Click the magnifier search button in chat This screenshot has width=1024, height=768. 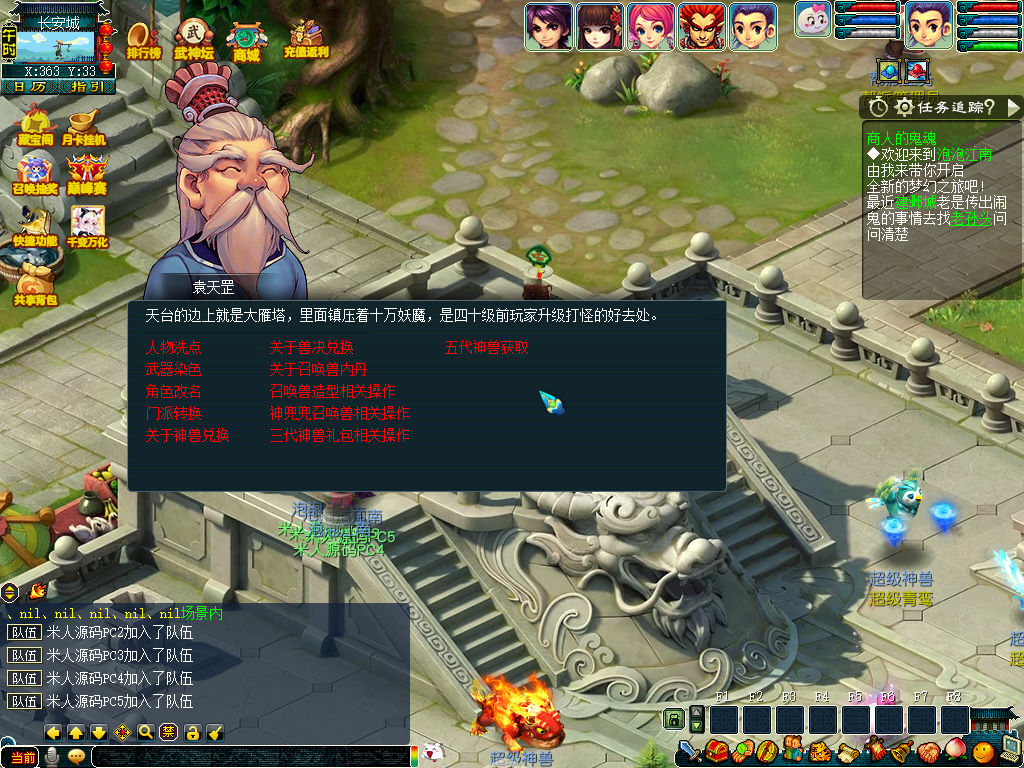[146, 732]
